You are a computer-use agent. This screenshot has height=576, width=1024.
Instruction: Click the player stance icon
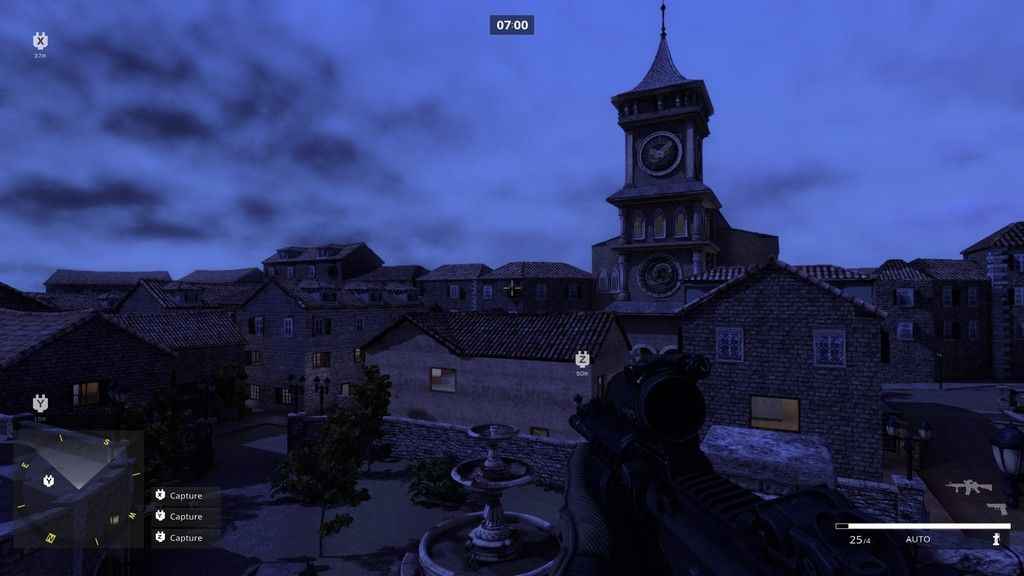(996, 539)
